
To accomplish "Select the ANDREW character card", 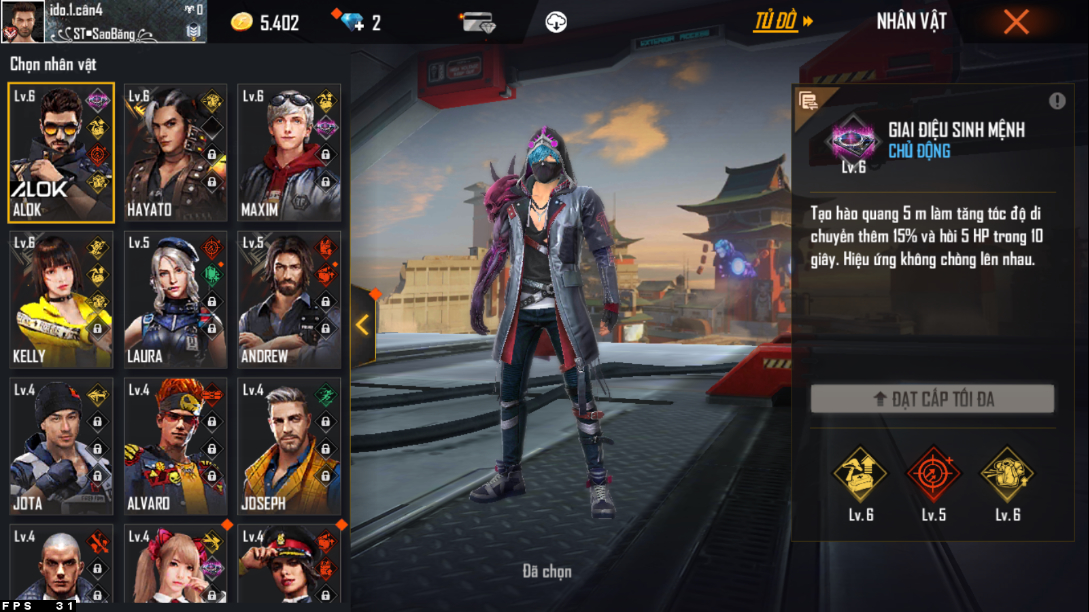I will [289, 300].
